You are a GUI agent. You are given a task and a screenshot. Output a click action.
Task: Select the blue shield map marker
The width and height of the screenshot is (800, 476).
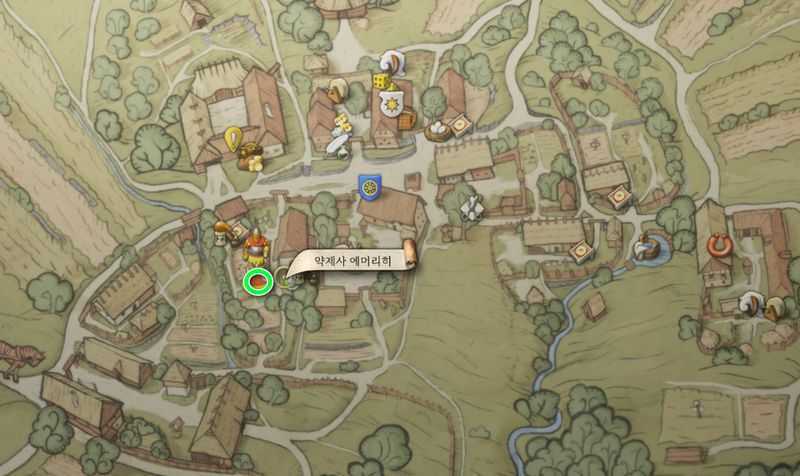[x=368, y=186]
